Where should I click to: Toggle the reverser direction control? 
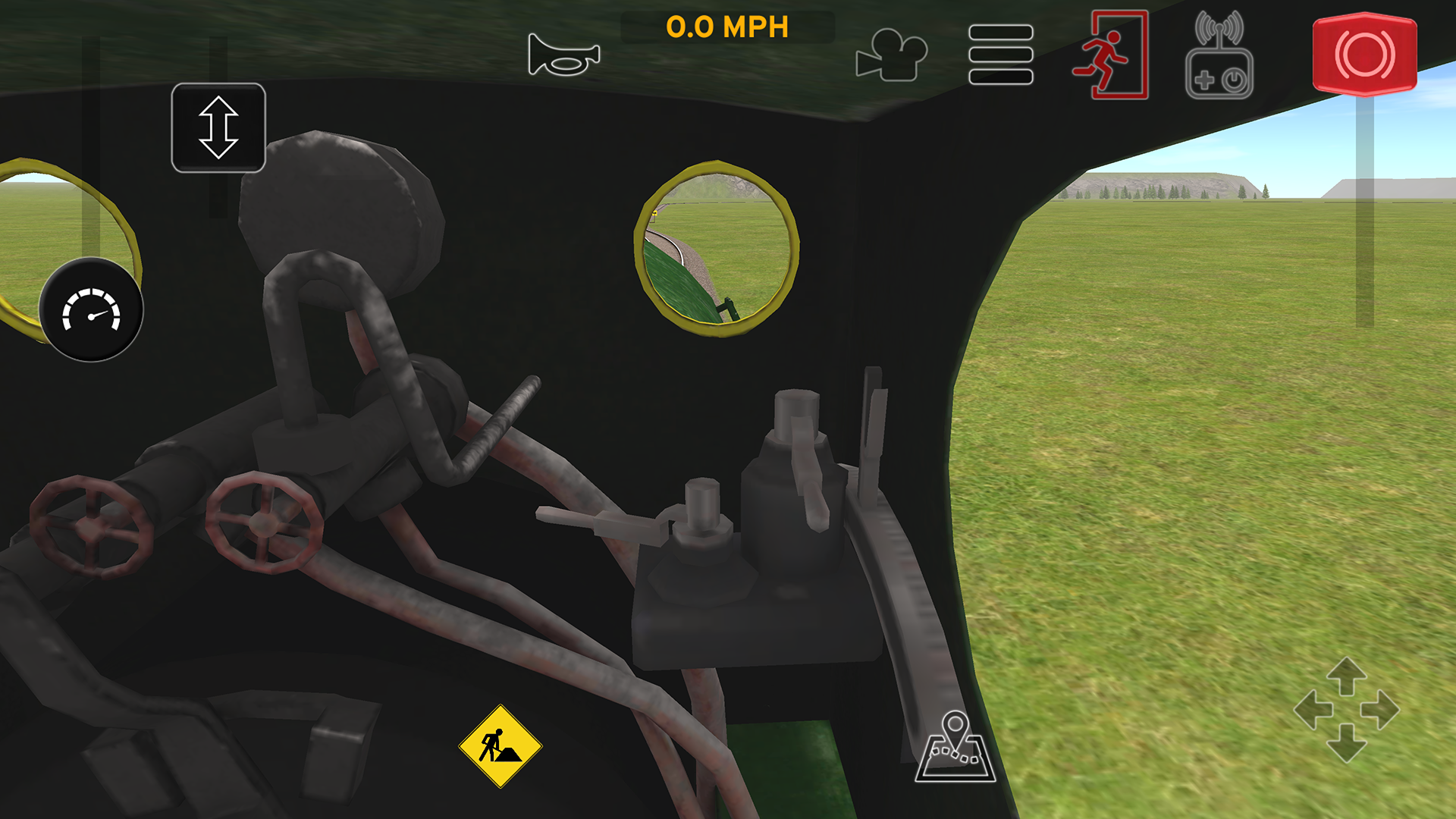[x=218, y=127]
